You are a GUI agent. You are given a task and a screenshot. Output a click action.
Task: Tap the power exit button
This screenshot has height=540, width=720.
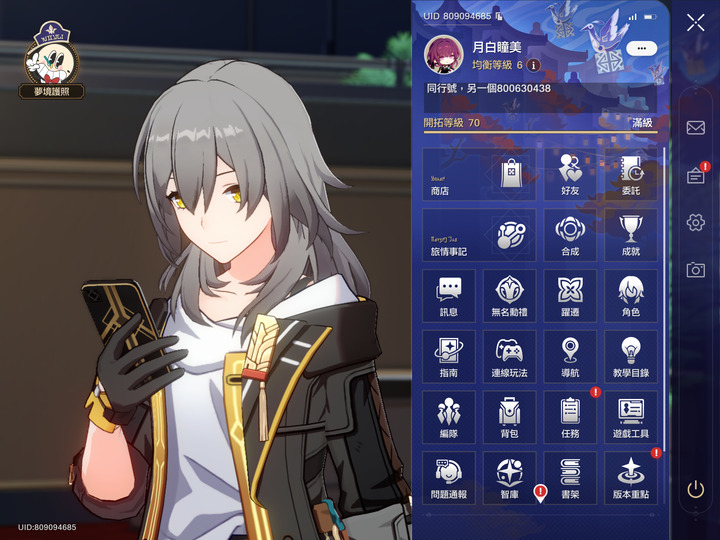tap(695, 490)
